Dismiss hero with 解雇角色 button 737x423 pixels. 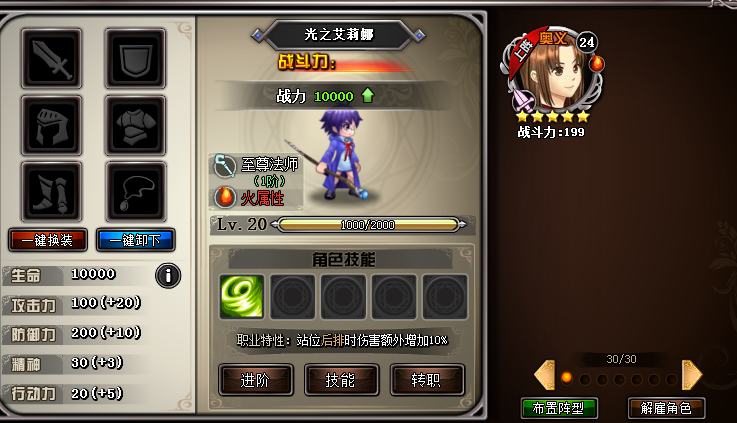click(x=666, y=408)
